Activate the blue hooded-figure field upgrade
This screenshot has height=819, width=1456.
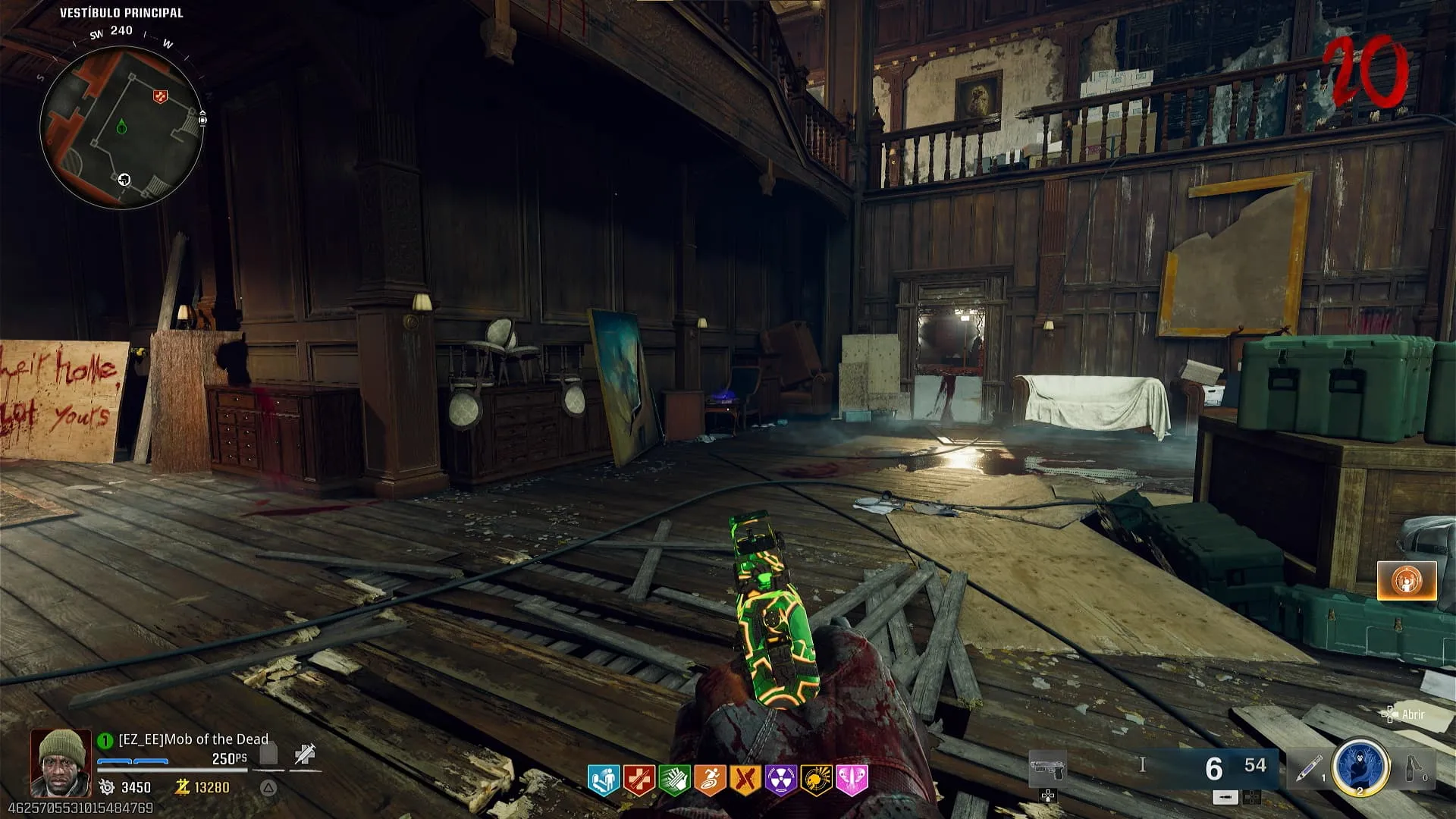click(x=1360, y=766)
